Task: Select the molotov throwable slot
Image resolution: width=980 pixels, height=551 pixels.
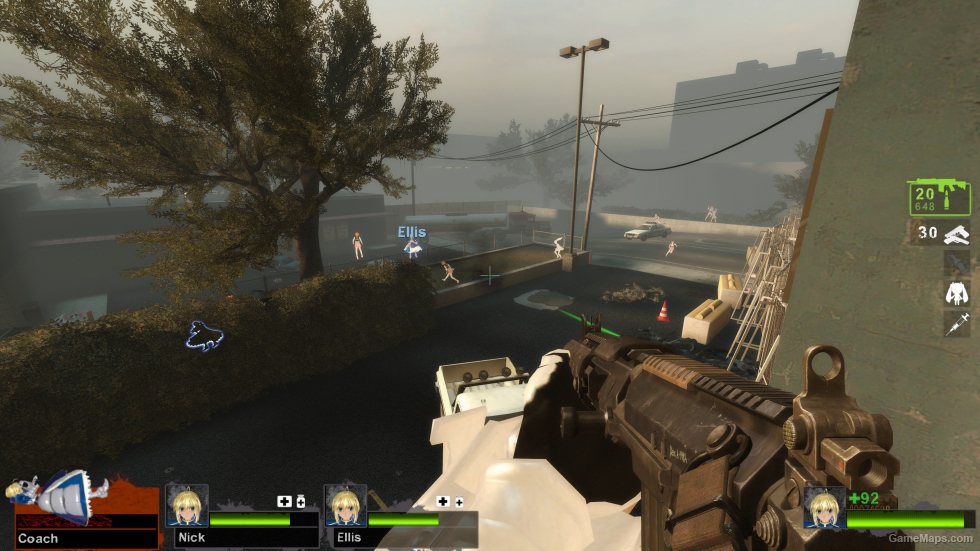Action: 957,263
